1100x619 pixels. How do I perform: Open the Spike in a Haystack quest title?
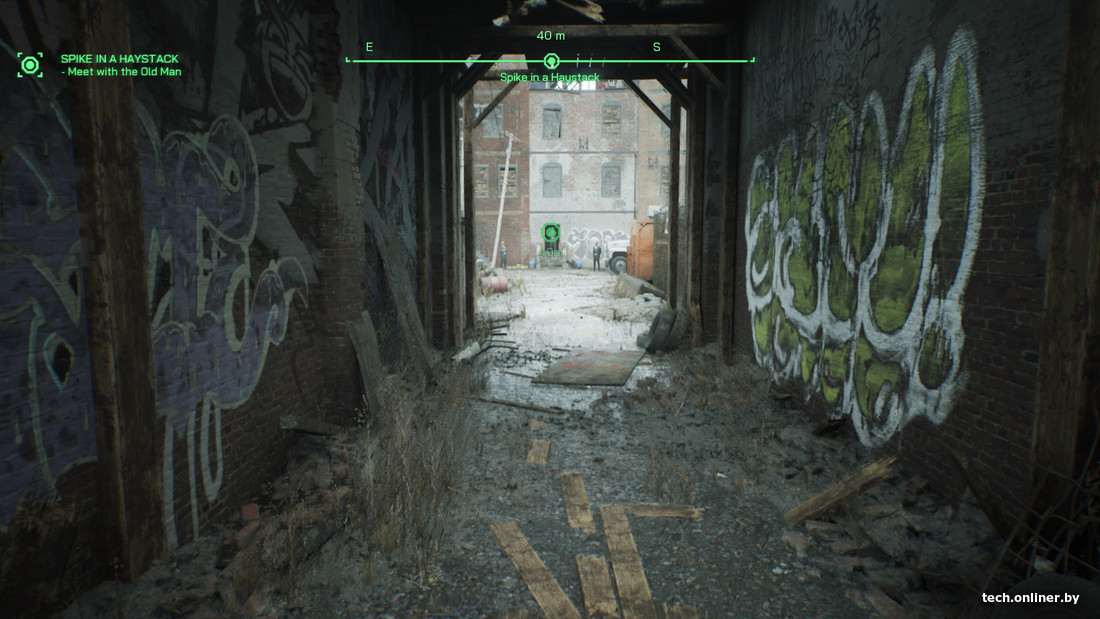tap(119, 59)
